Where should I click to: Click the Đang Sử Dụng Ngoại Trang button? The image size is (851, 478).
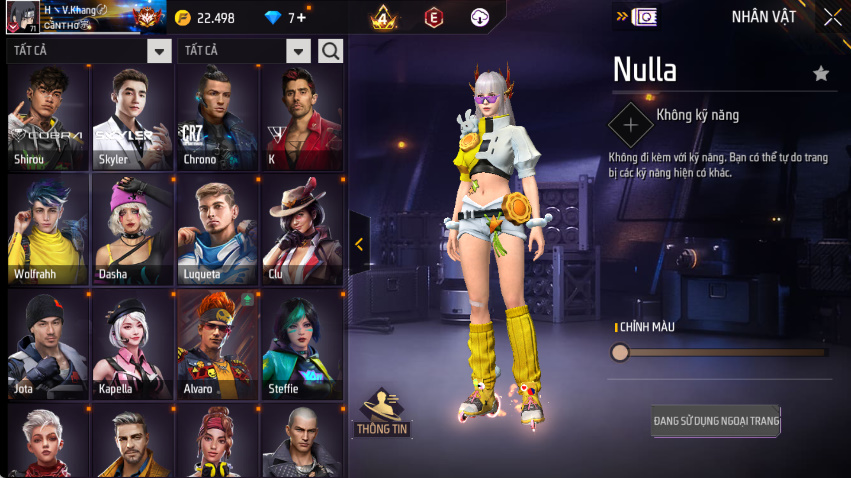click(x=716, y=420)
